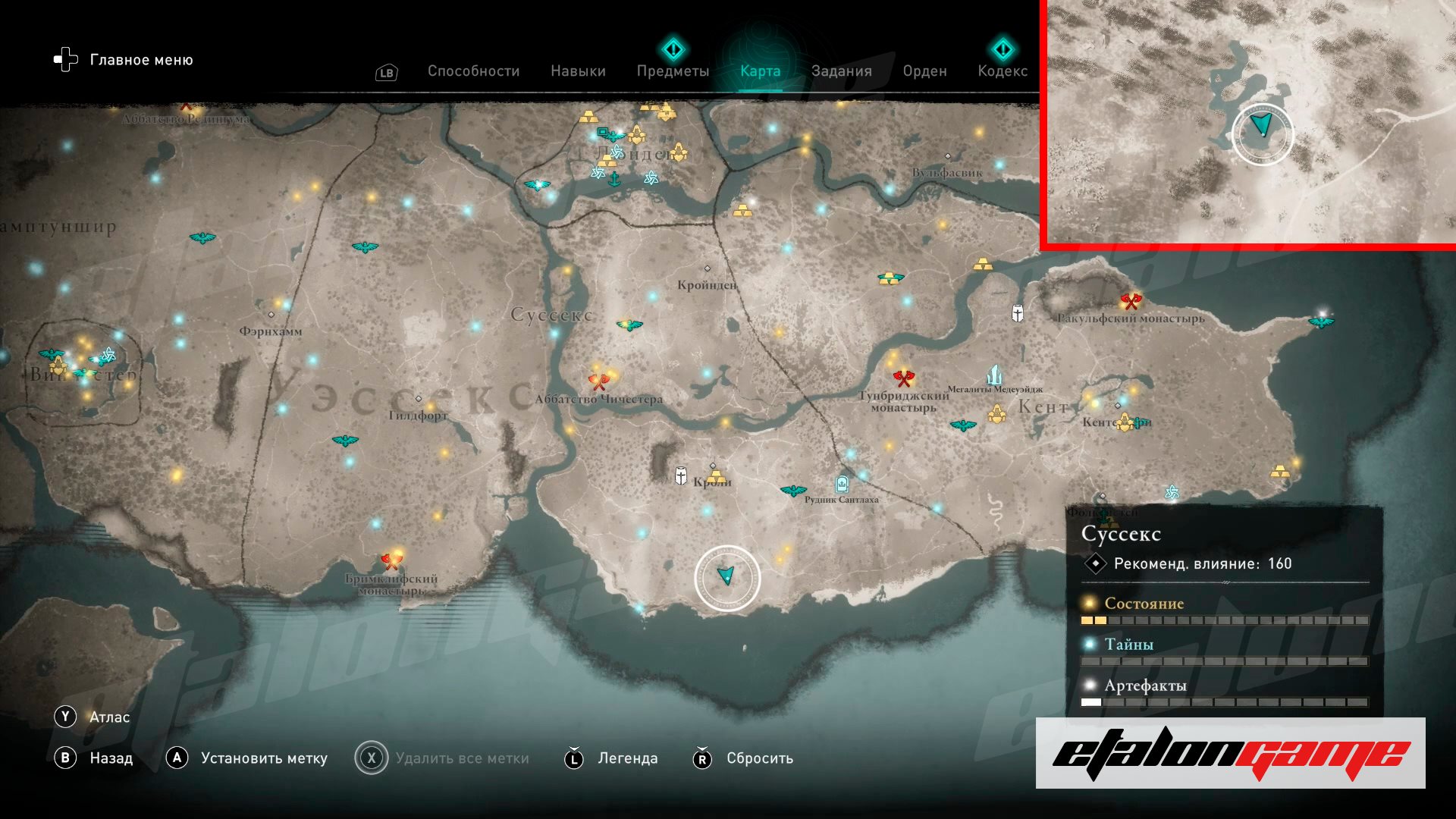Click the Тунбриджский монастырь raid axes marker
Viewport: 1456px width, 819px height.
[903, 377]
